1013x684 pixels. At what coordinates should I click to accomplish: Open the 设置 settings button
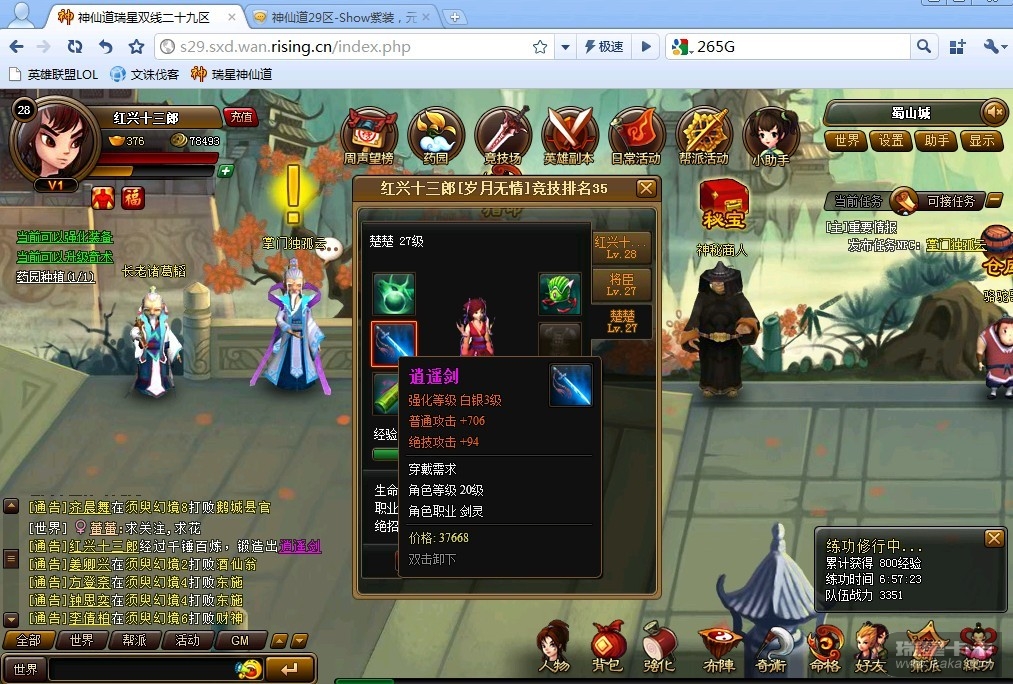click(891, 141)
